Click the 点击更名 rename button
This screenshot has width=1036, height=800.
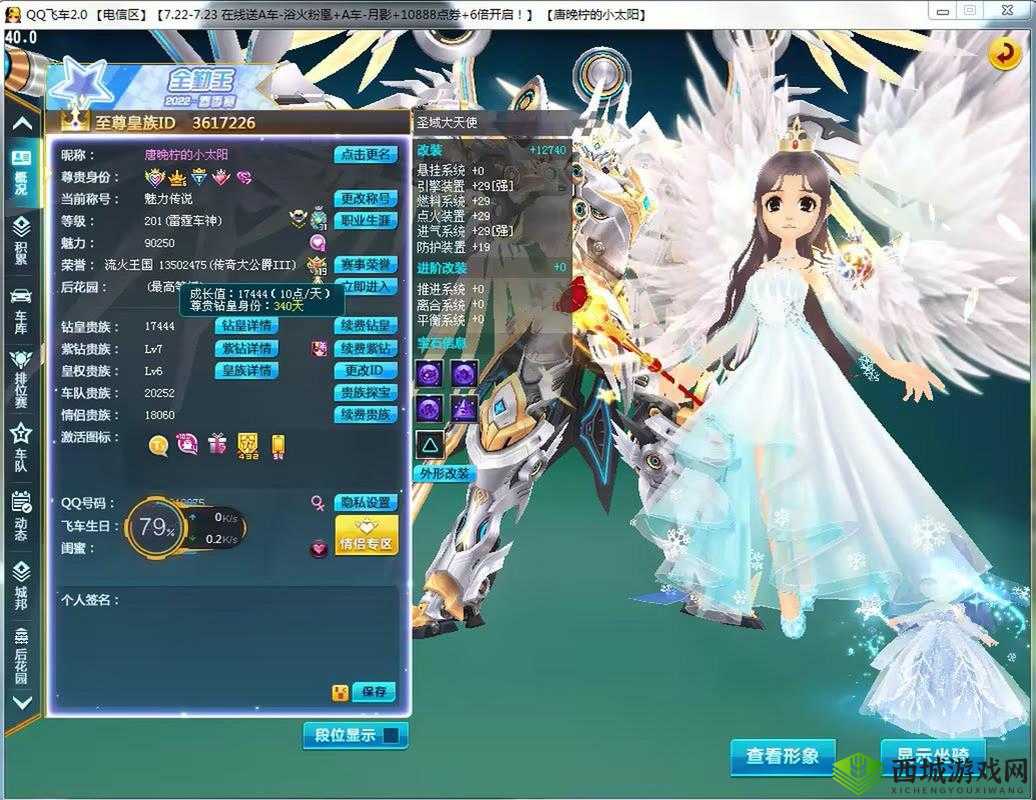pyautogui.click(x=365, y=155)
